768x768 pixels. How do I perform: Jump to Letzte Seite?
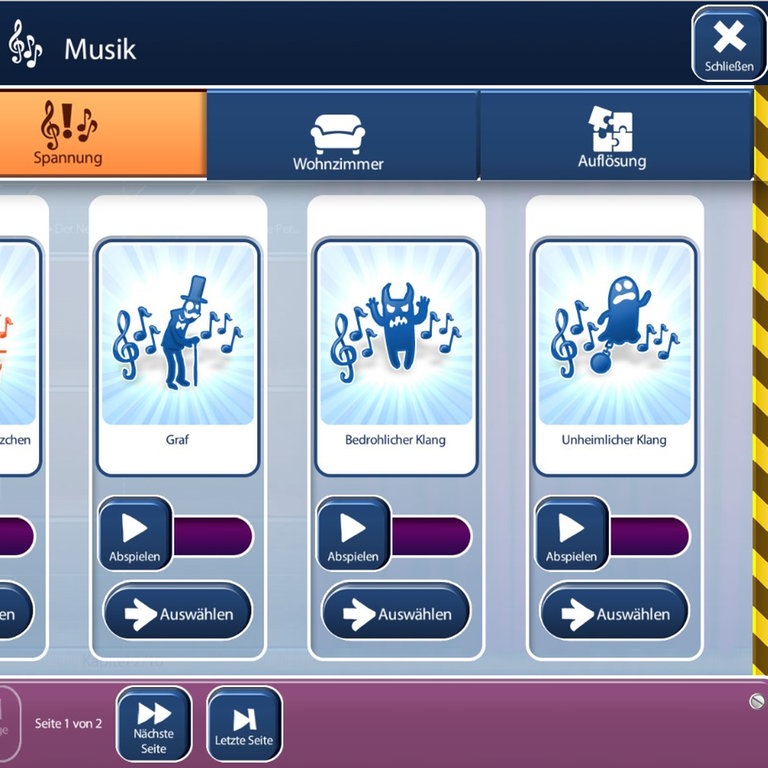click(x=244, y=724)
